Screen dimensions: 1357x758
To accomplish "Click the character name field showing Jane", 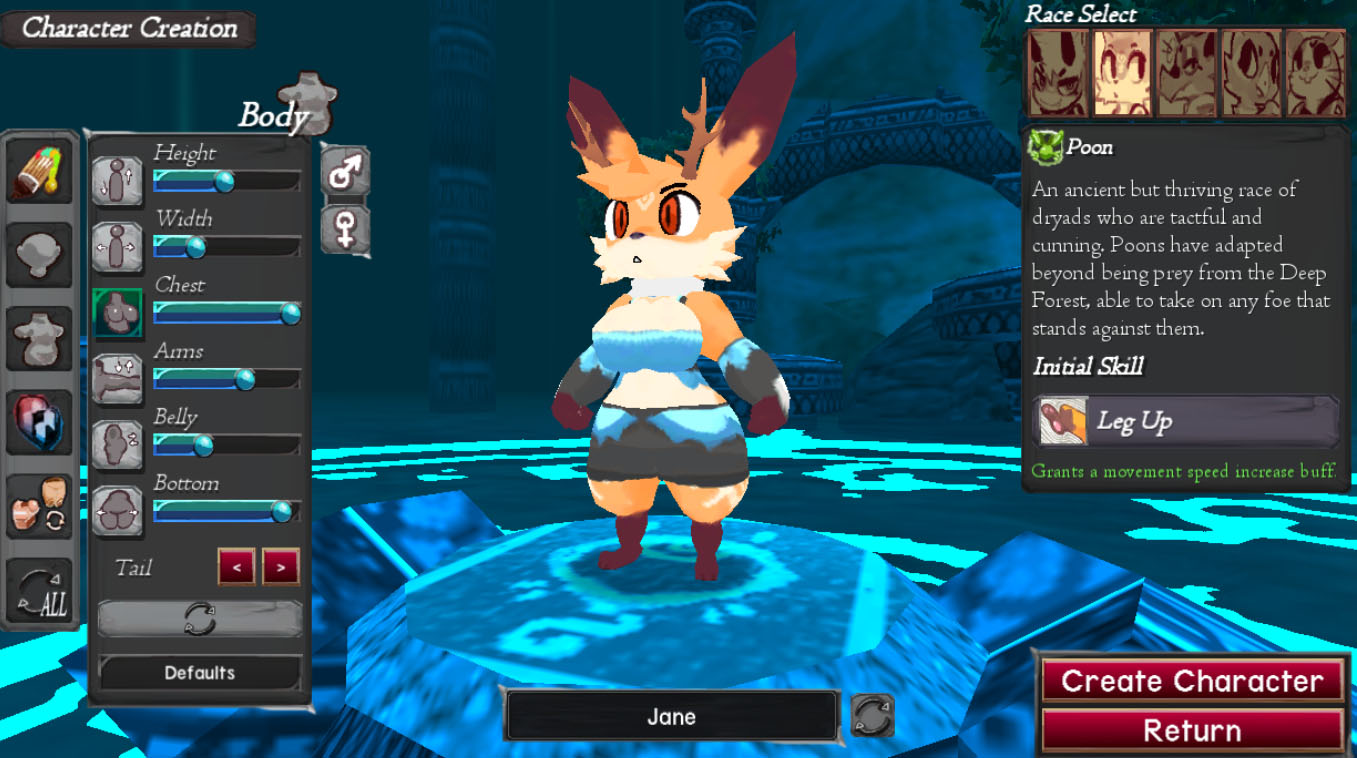I will pos(672,716).
